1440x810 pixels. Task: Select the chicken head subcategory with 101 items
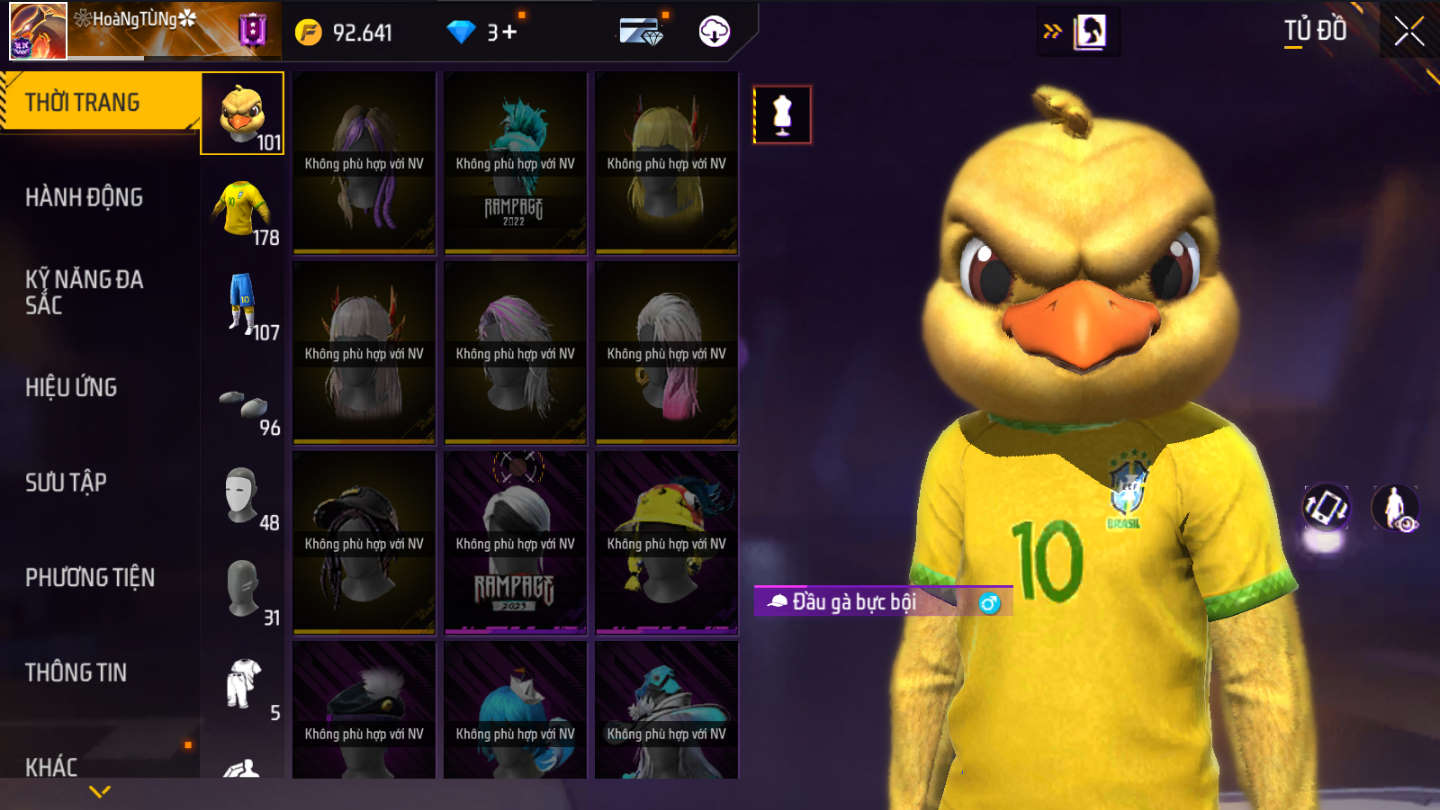click(x=242, y=113)
